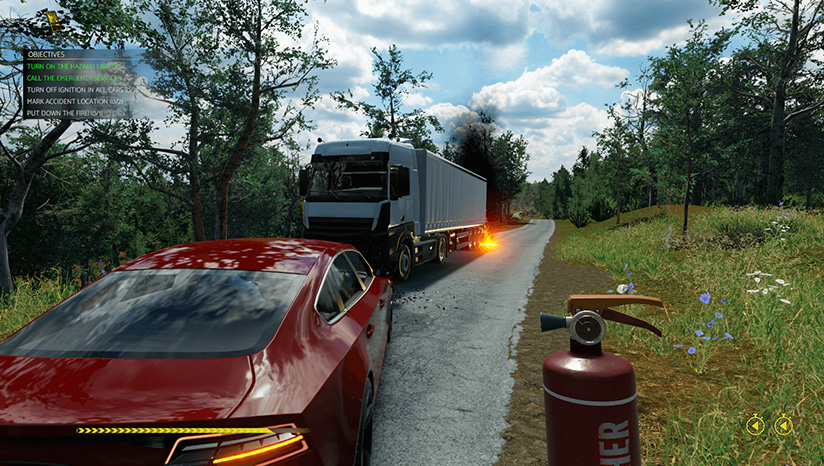Click the Put Down The Fire objective
This screenshot has height=466, width=824.
65,113
